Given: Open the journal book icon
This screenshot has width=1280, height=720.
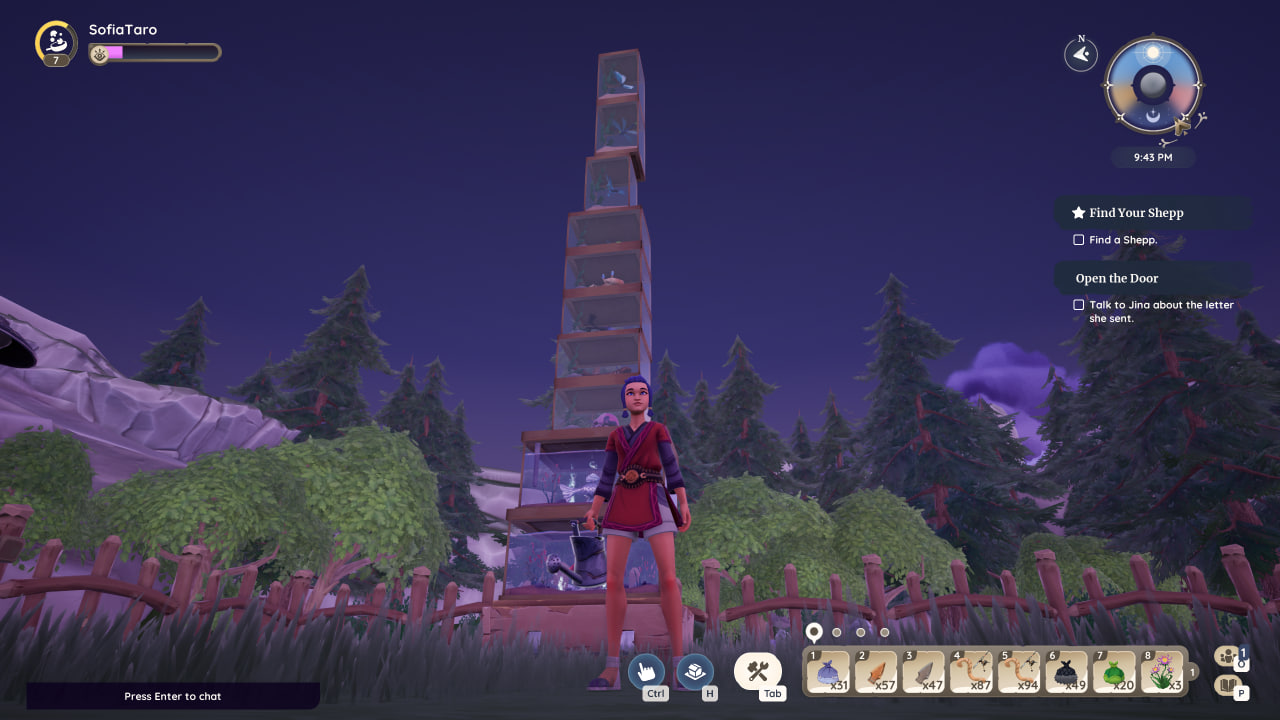Looking at the screenshot, I should [1226, 685].
